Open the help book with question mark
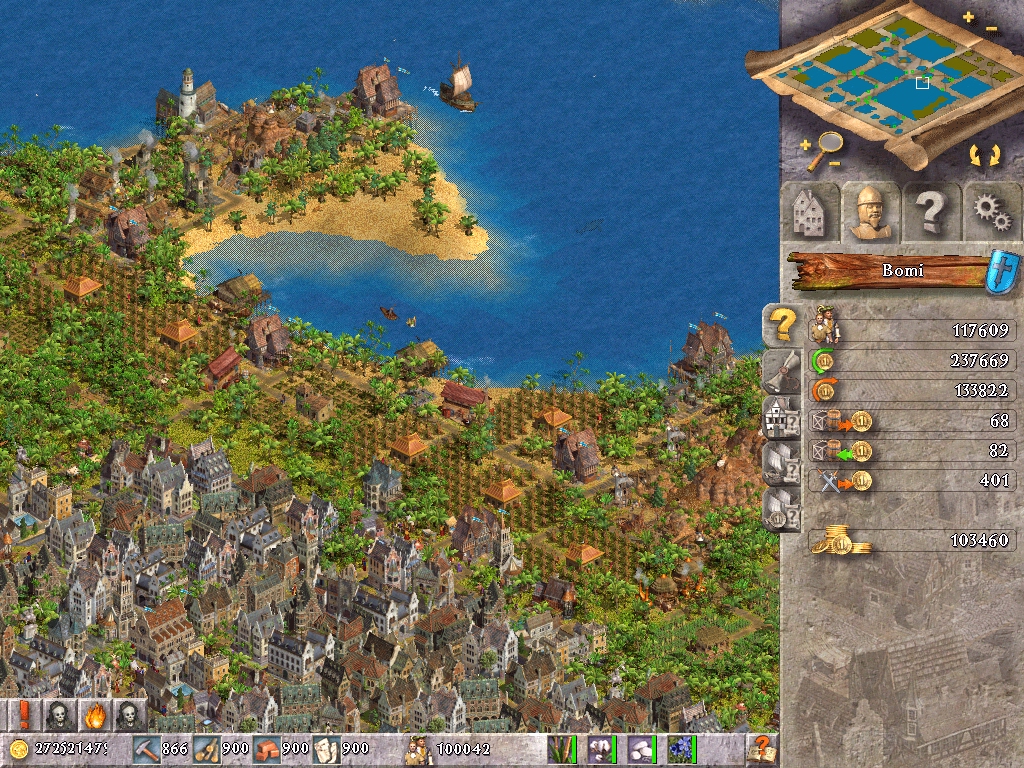 (x=762, y=748)
